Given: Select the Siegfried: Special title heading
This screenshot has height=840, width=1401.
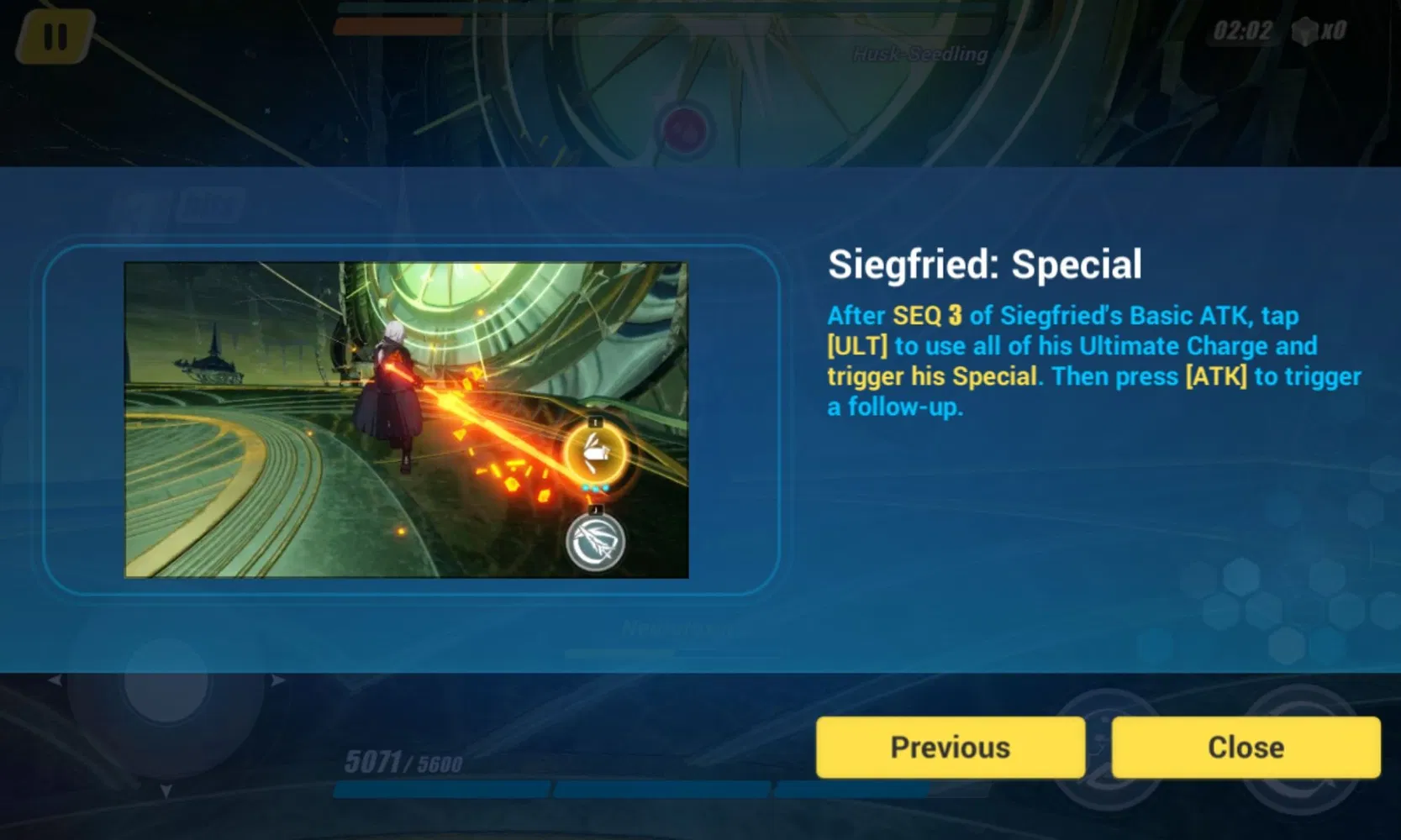Looking at the screenshot, I should 983,264.
